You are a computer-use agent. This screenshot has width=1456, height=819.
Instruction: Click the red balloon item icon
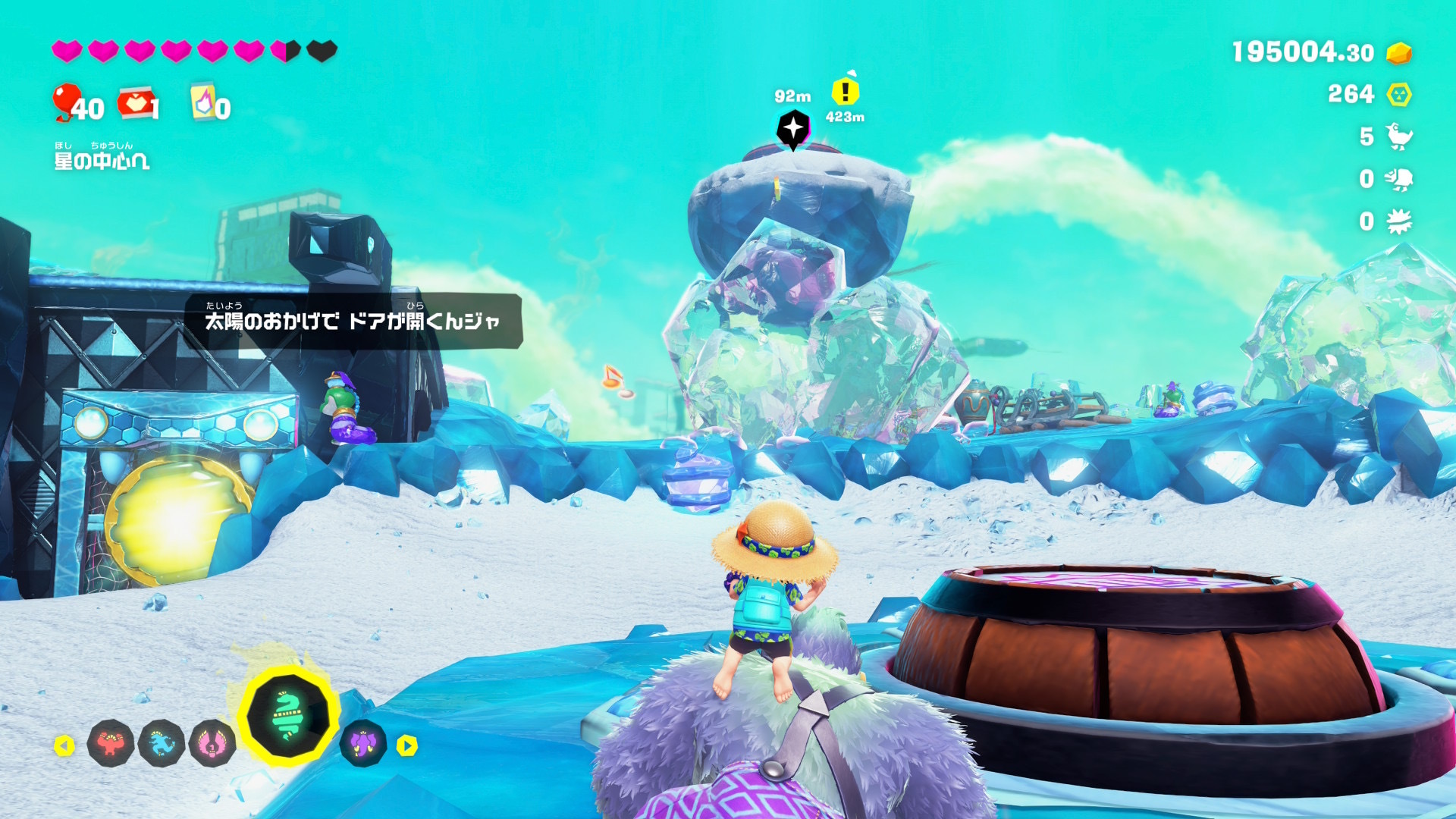67,101
